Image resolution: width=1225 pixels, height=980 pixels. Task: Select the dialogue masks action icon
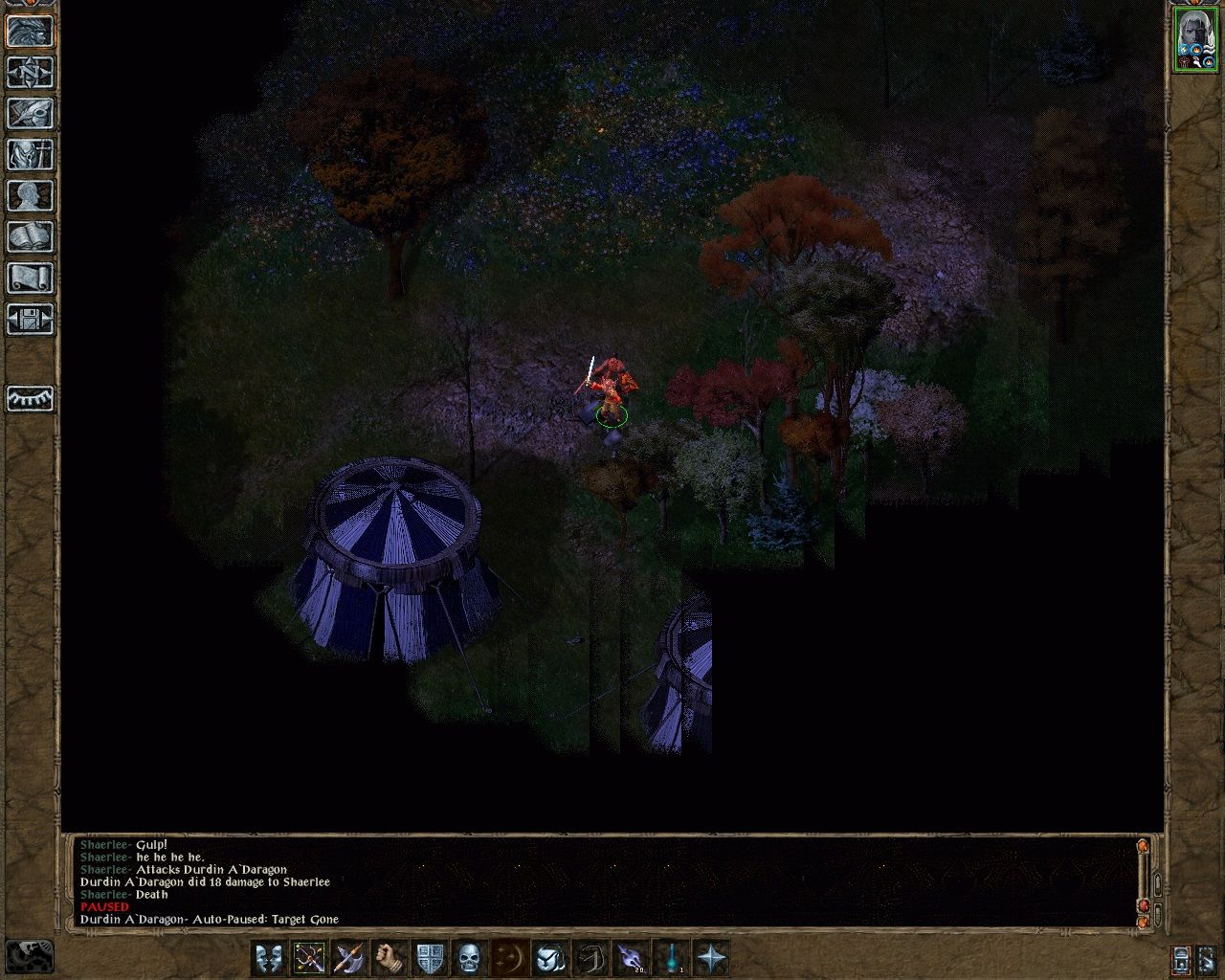(269, 957)
